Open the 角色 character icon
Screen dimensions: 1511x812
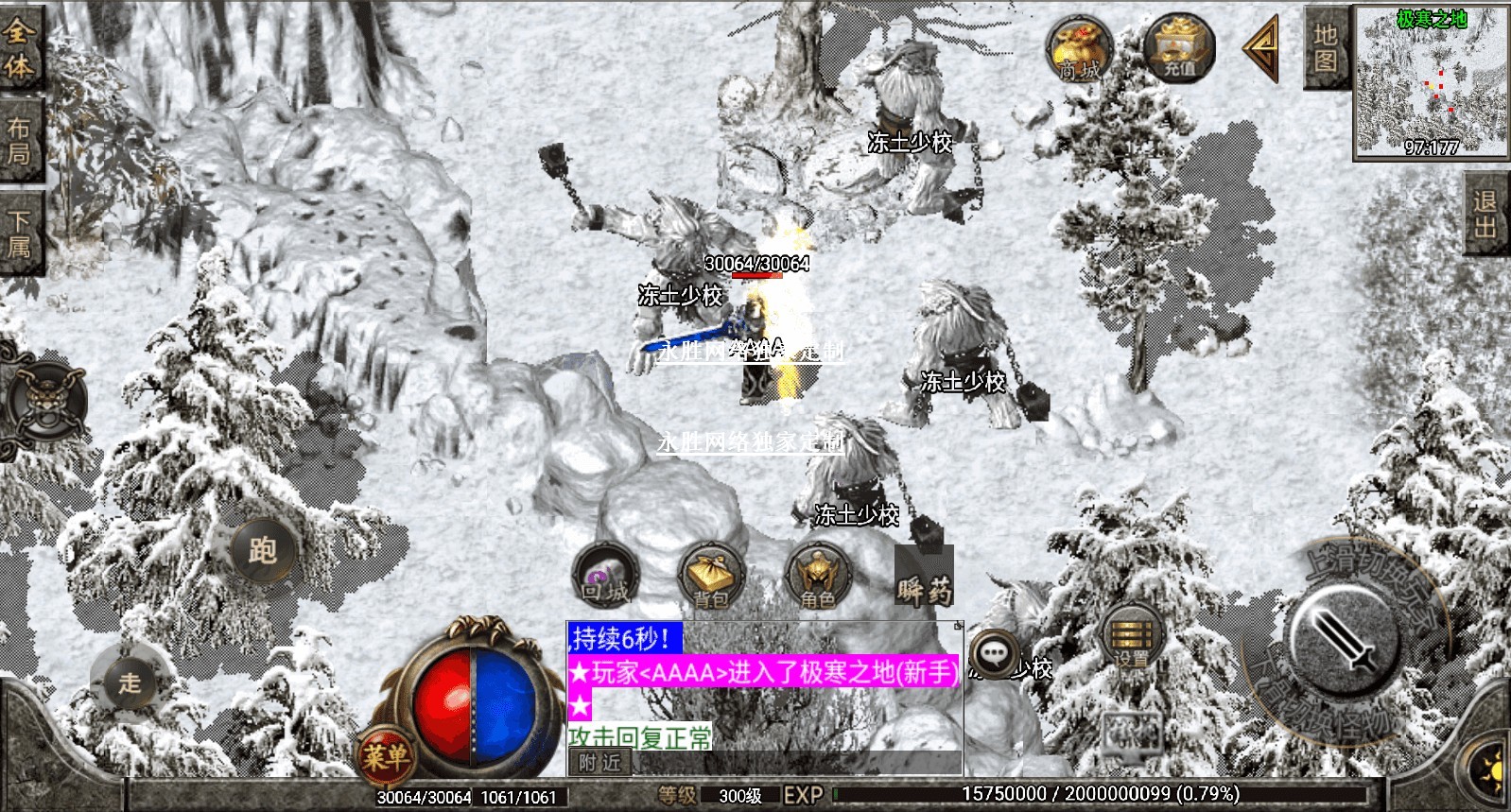pos(817,576)
